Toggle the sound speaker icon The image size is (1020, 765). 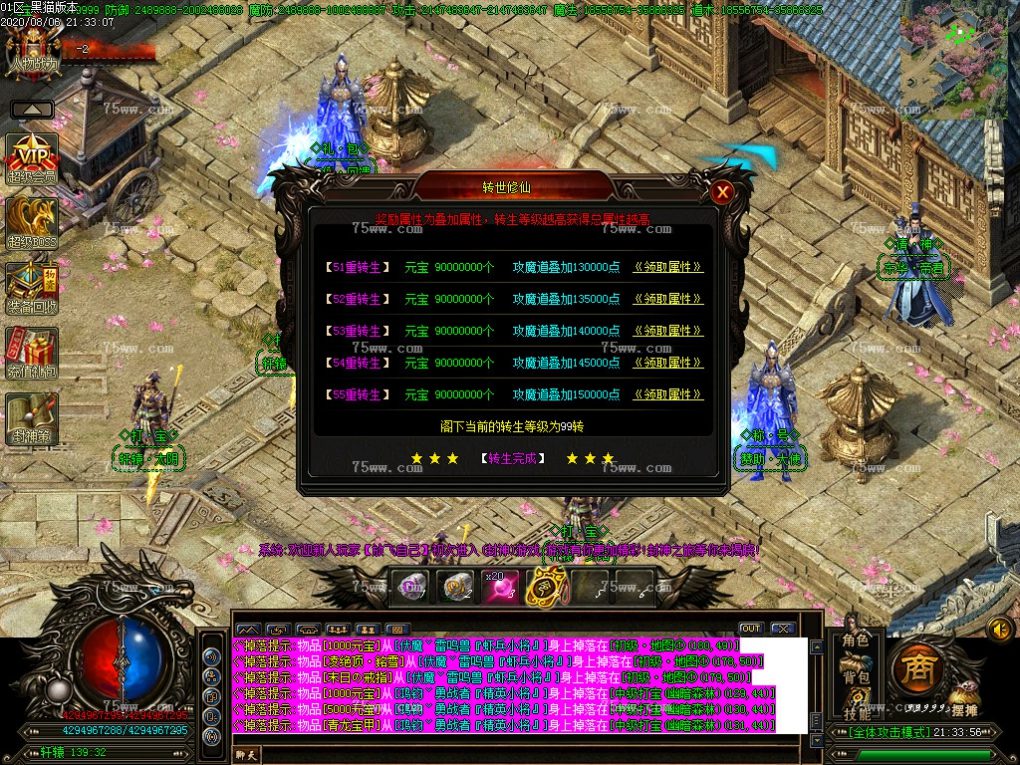pyautogui.click(x=999, y=629)
